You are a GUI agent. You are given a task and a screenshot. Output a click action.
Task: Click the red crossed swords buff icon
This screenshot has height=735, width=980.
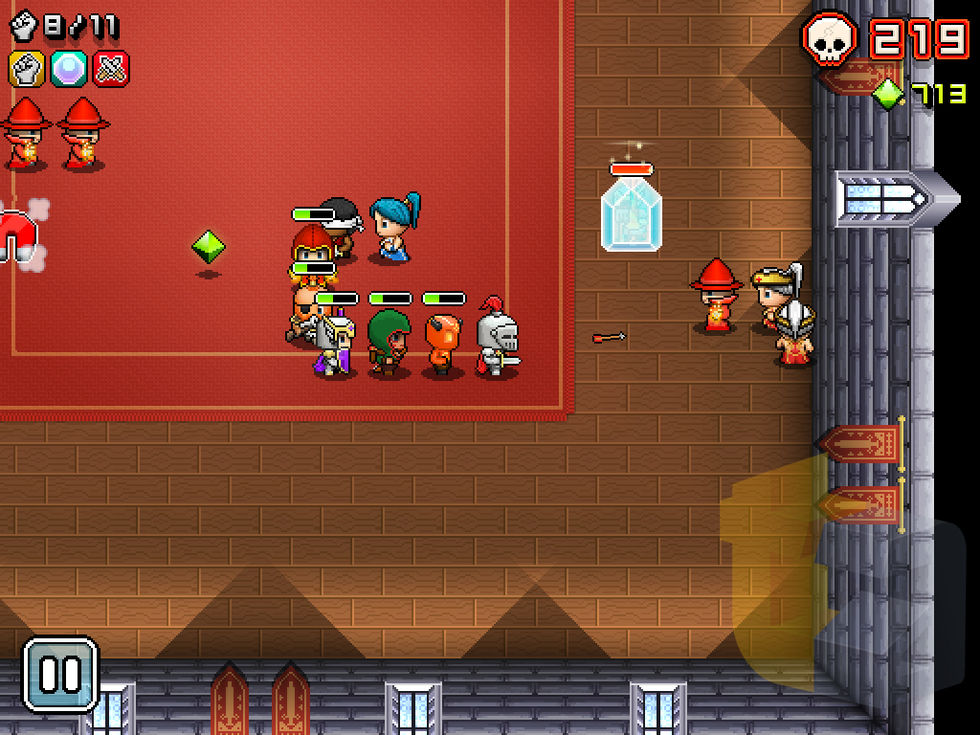(x=111, y=68)
